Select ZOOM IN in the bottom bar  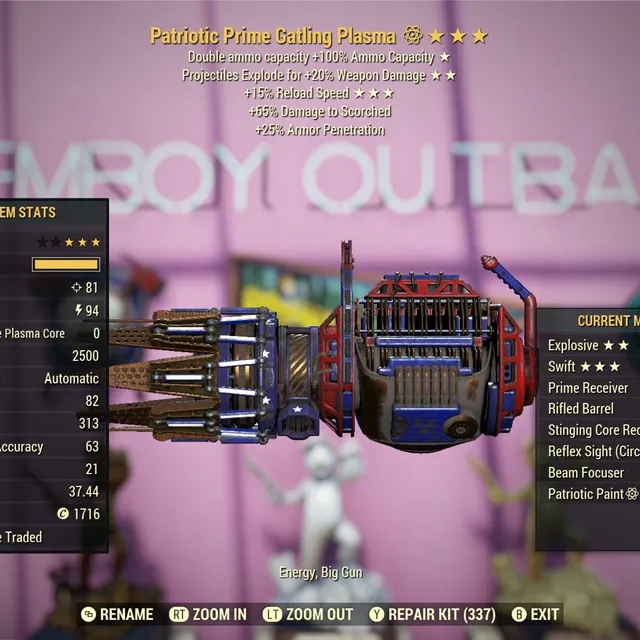click(x=208, y=614)
